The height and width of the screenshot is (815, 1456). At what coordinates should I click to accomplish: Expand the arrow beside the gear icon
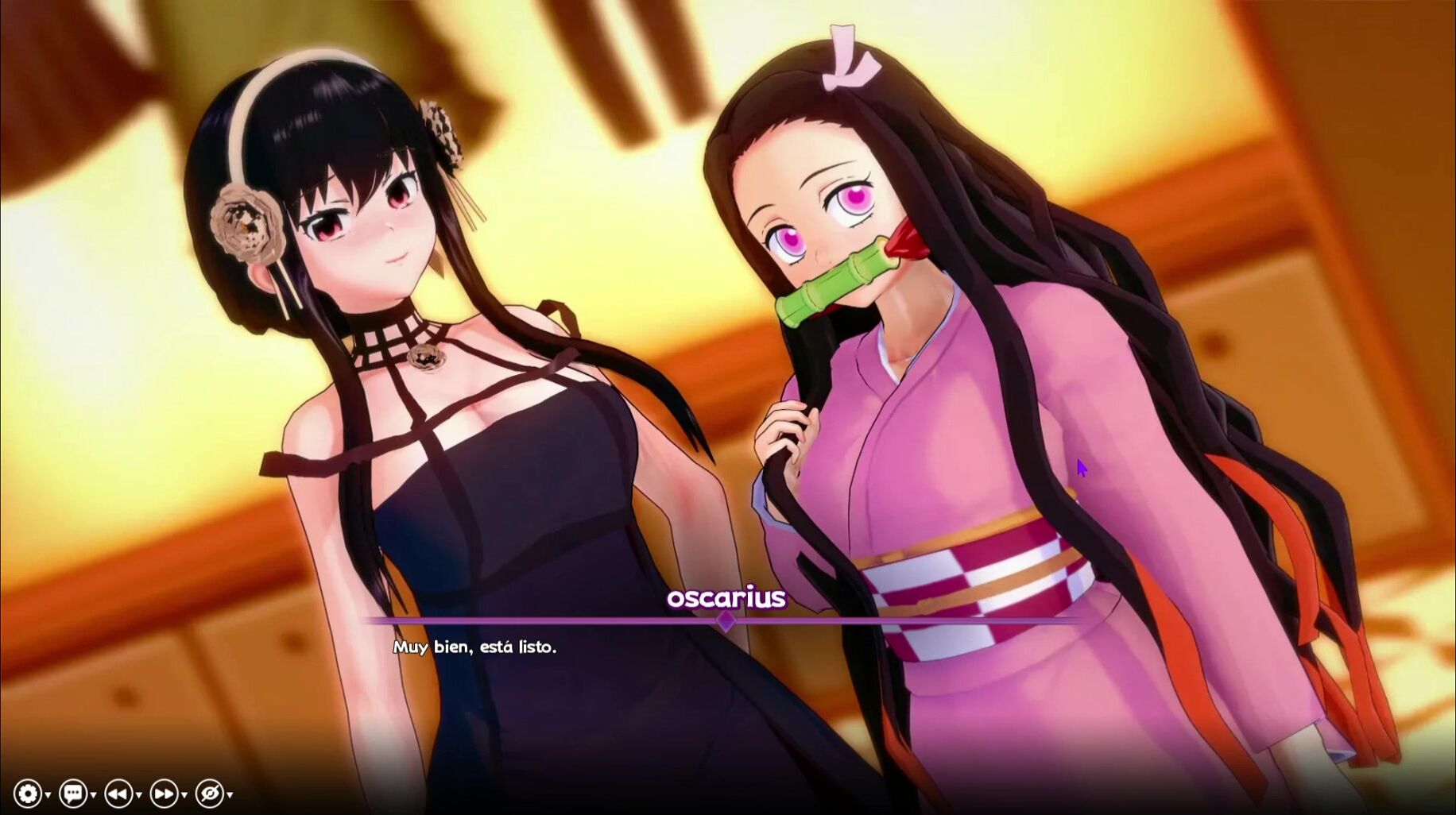click(x=48, y=795)
